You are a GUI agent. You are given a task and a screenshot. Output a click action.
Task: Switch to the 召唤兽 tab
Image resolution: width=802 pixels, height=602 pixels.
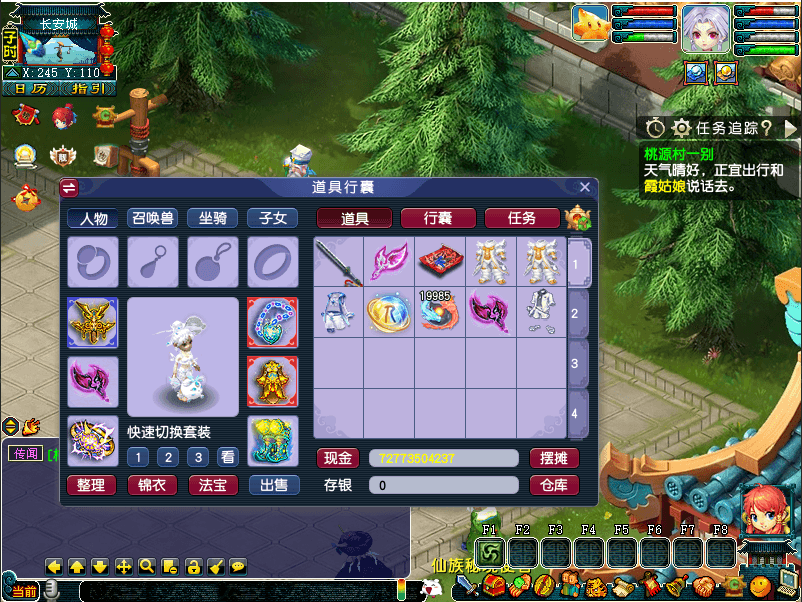coord(153,218)
